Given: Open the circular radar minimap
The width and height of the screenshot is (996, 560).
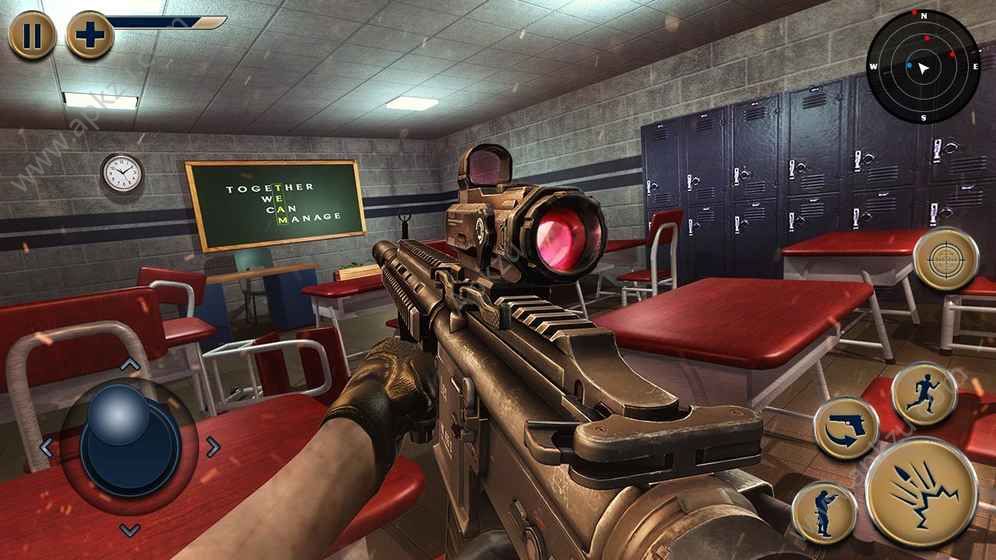Looking at the screenshot, I should [x=922, y=67].
